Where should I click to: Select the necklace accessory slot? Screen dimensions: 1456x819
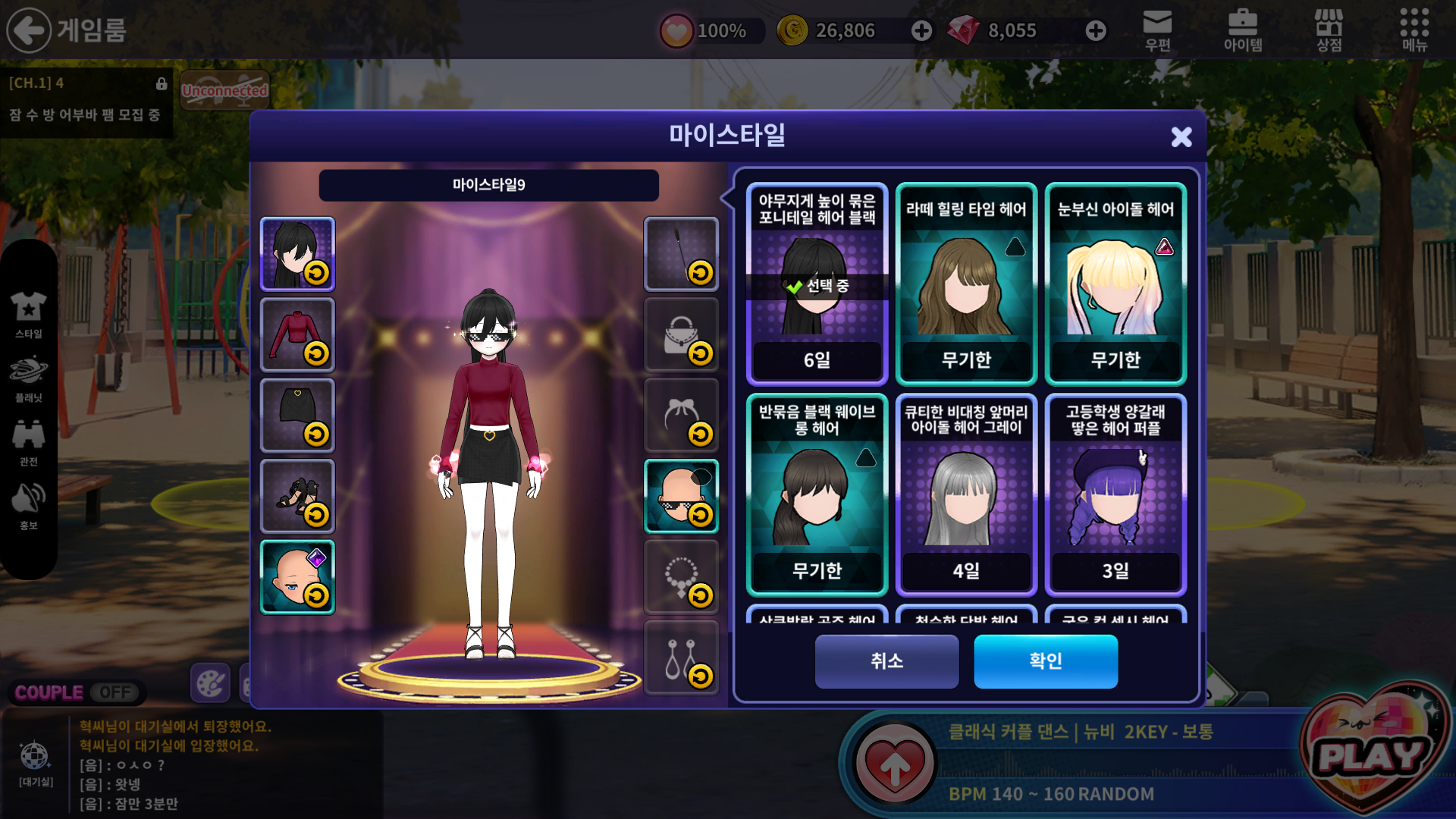click(x=681, y=577)
